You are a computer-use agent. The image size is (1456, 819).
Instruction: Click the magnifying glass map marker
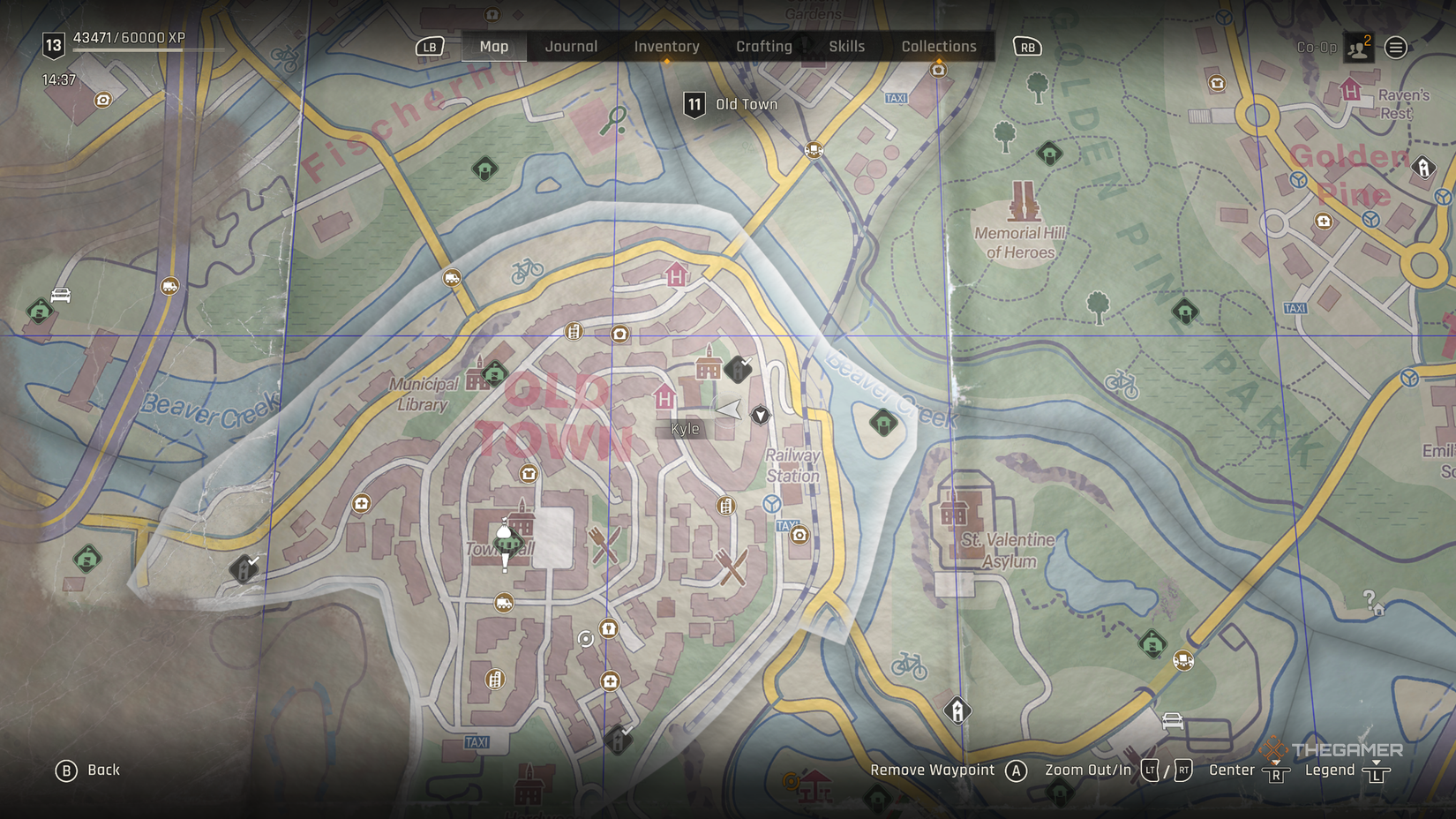point(613,120)
